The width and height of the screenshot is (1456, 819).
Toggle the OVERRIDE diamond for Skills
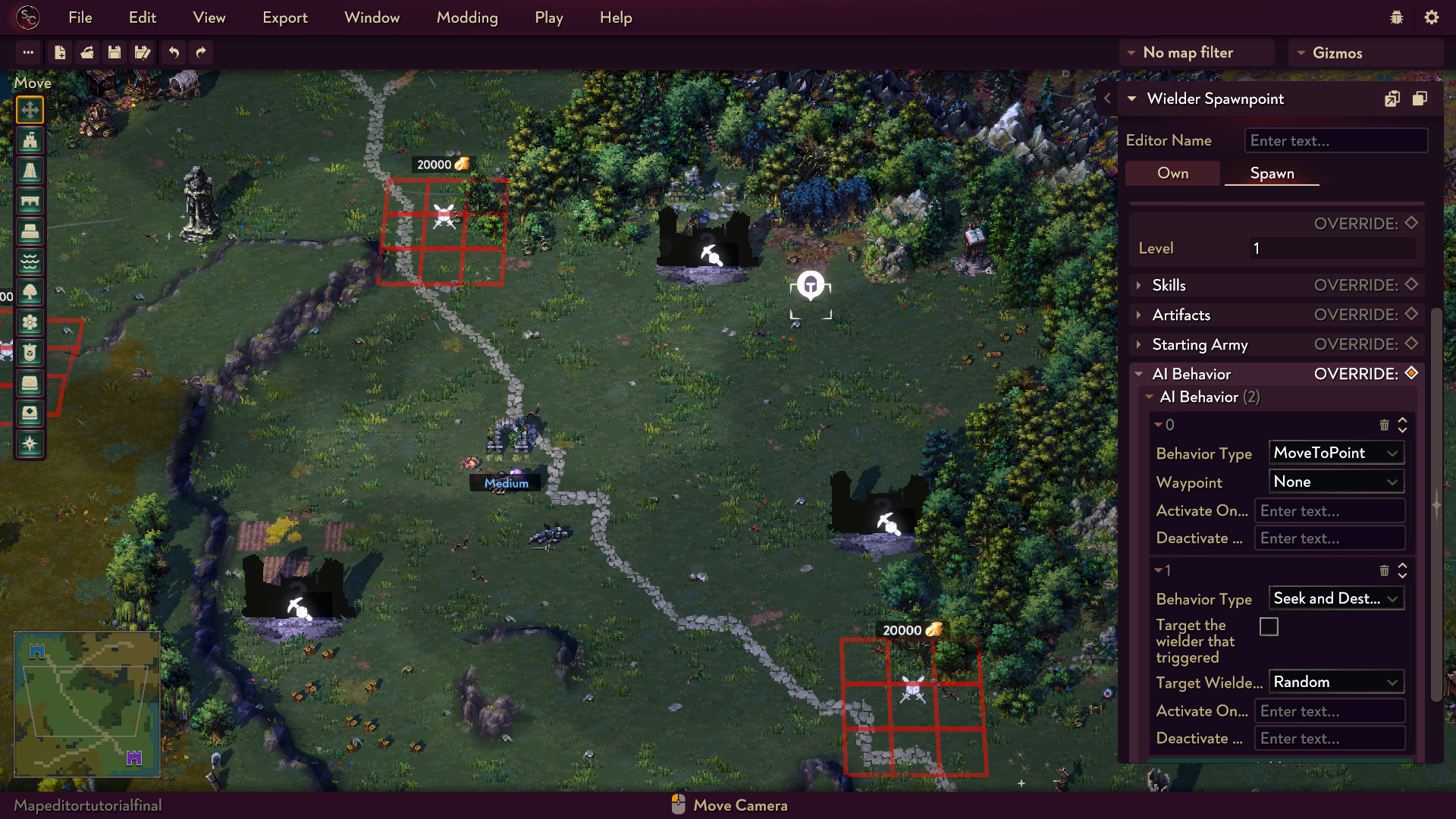point(1410,284)
